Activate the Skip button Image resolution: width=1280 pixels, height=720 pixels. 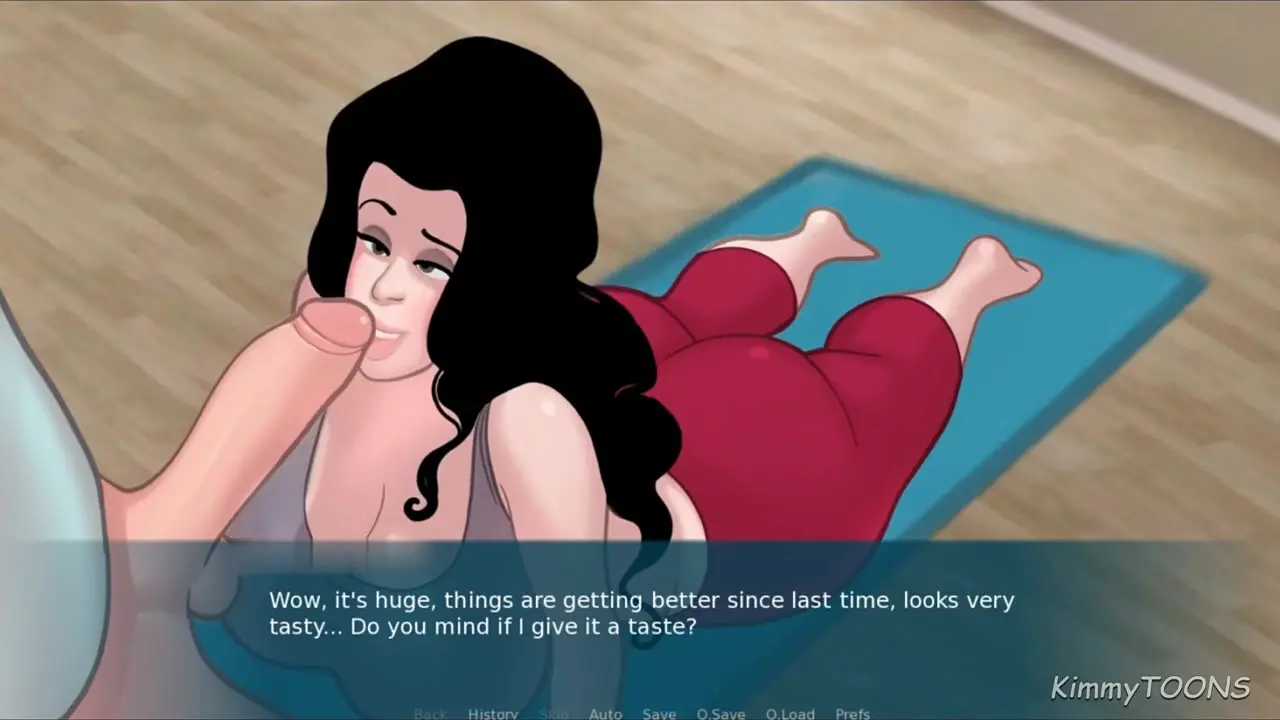coord(553,713)
